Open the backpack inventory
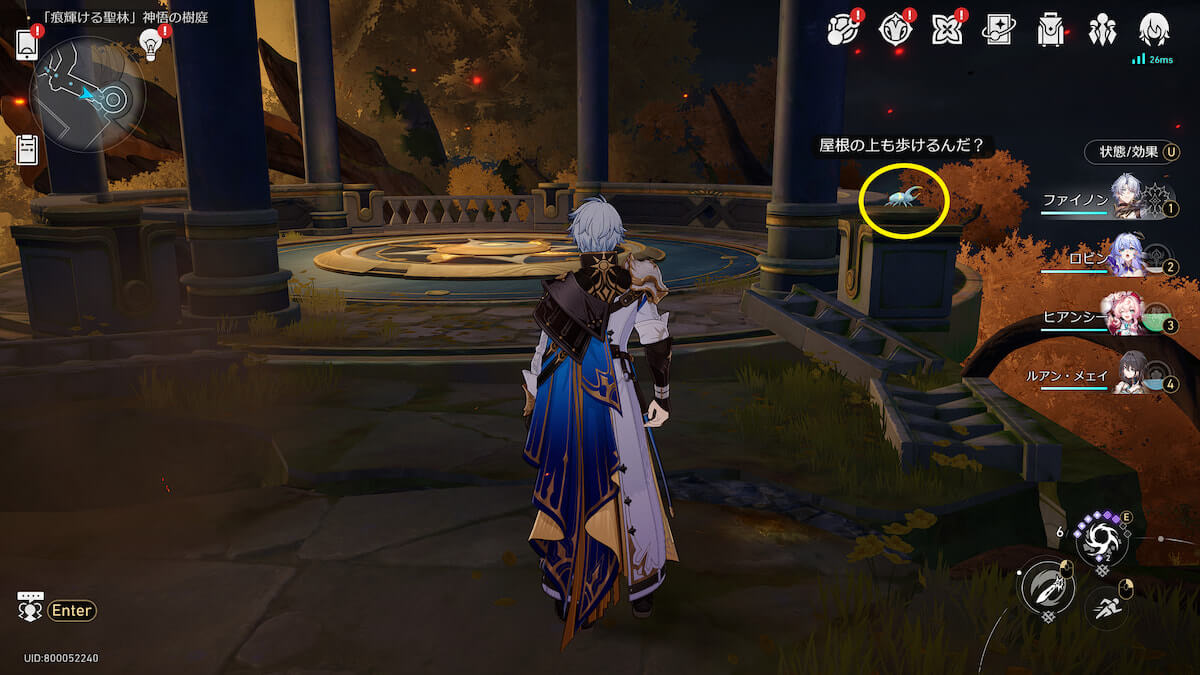This screenshot has height=675, width=1200. click(1050, 31)
